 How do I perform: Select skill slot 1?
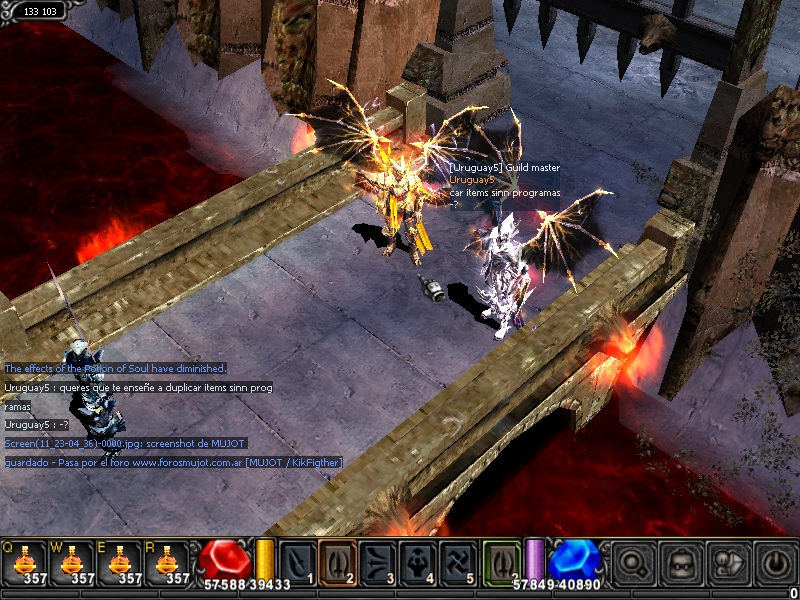click(298, 561)
